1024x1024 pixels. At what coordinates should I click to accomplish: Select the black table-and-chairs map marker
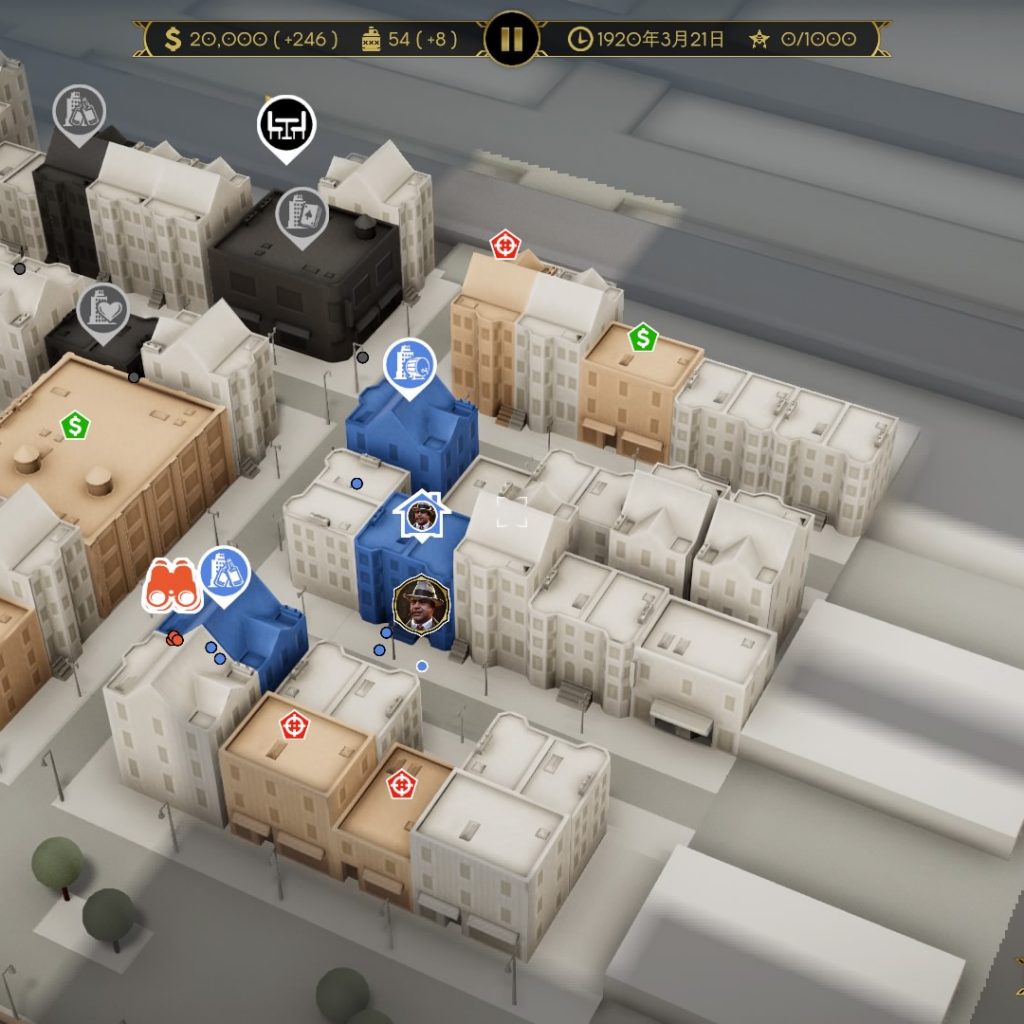(x=287, y=125)
